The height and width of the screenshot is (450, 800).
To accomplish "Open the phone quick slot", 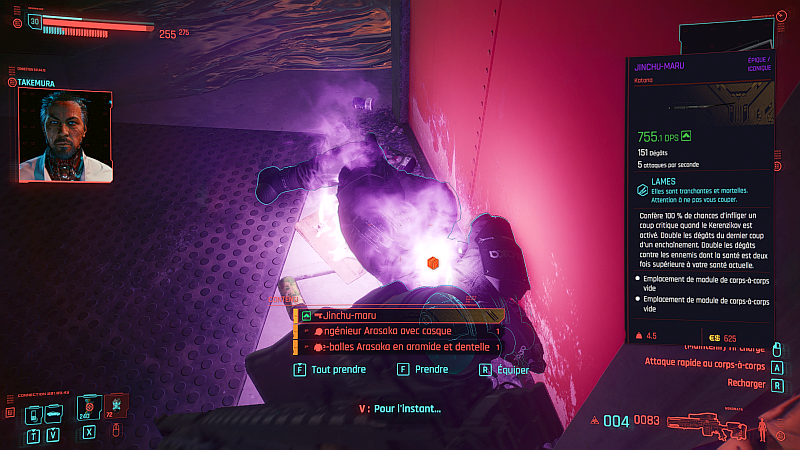I will (x=34, y=413).
